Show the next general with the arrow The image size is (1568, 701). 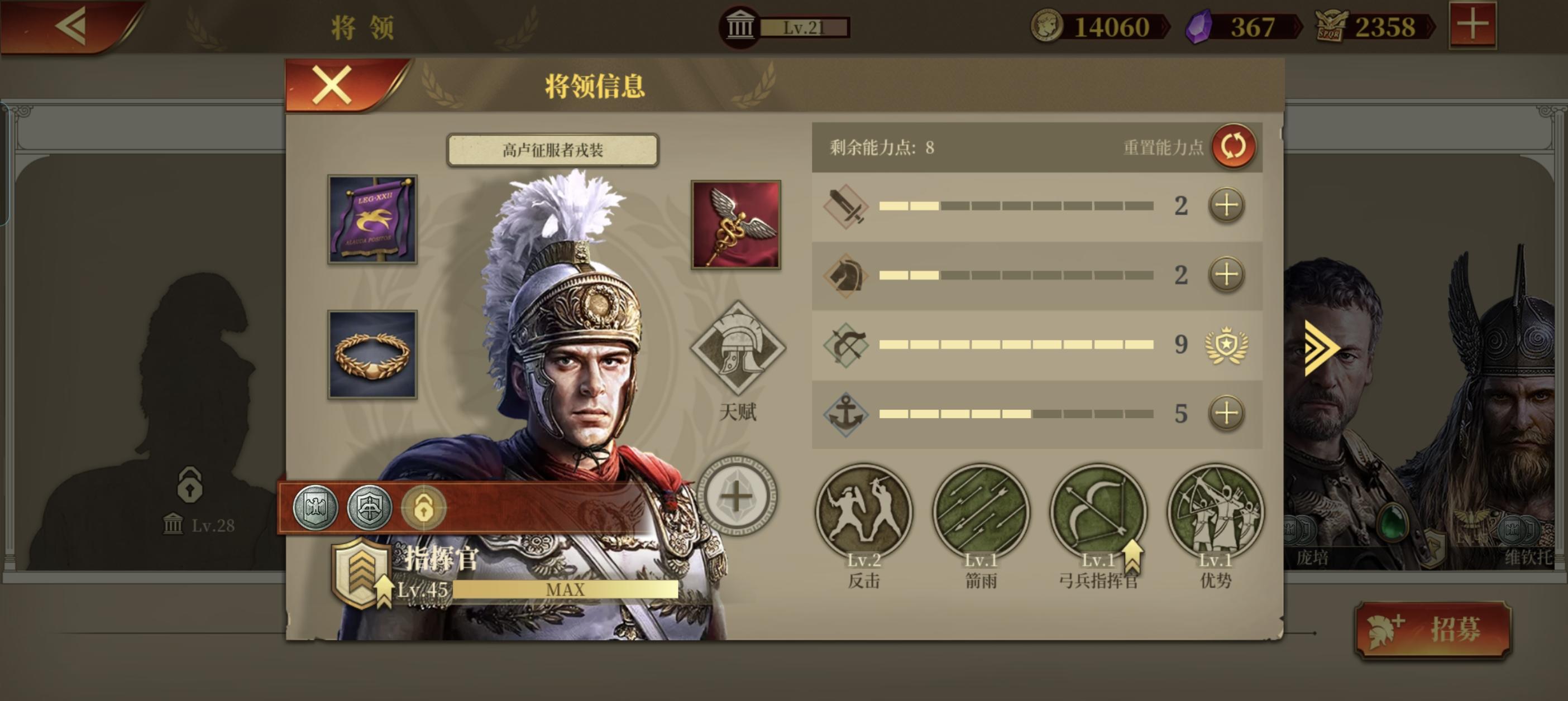click(x=1321, y=348)
